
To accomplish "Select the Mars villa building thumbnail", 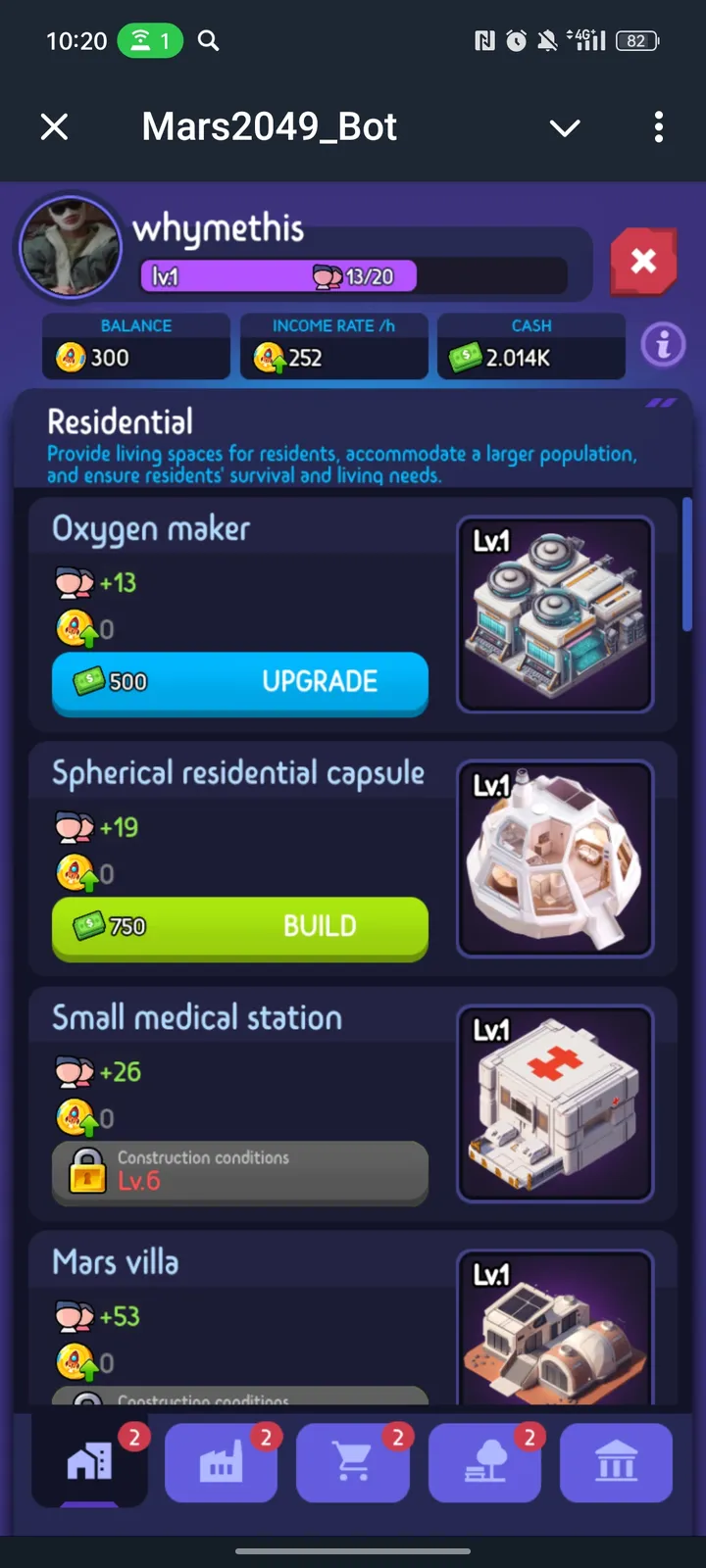I will tap(555, 1328).
